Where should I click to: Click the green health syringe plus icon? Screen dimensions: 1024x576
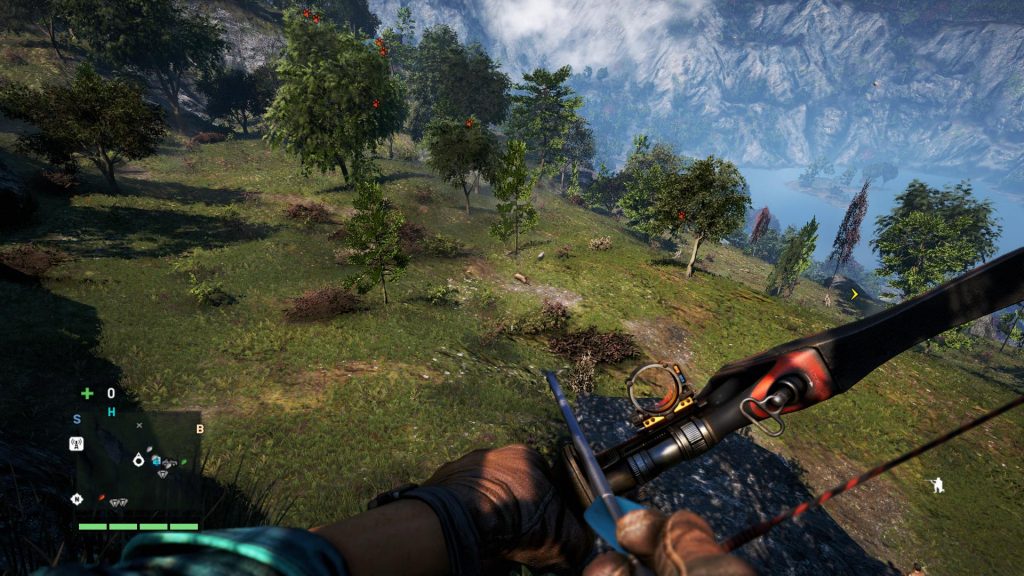[x=87, y=393]
